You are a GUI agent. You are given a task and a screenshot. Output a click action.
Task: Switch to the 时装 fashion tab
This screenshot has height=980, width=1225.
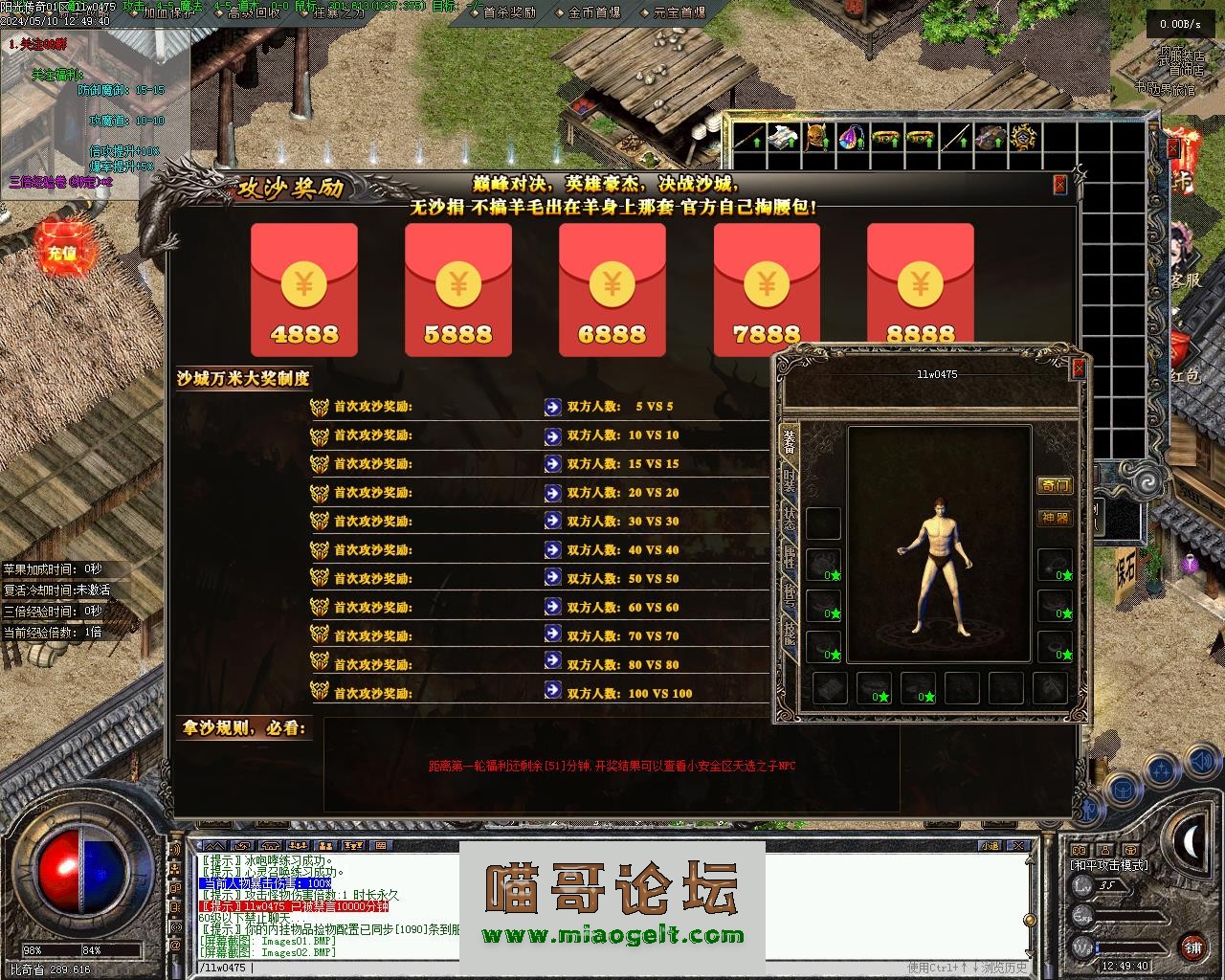(790, 479)
